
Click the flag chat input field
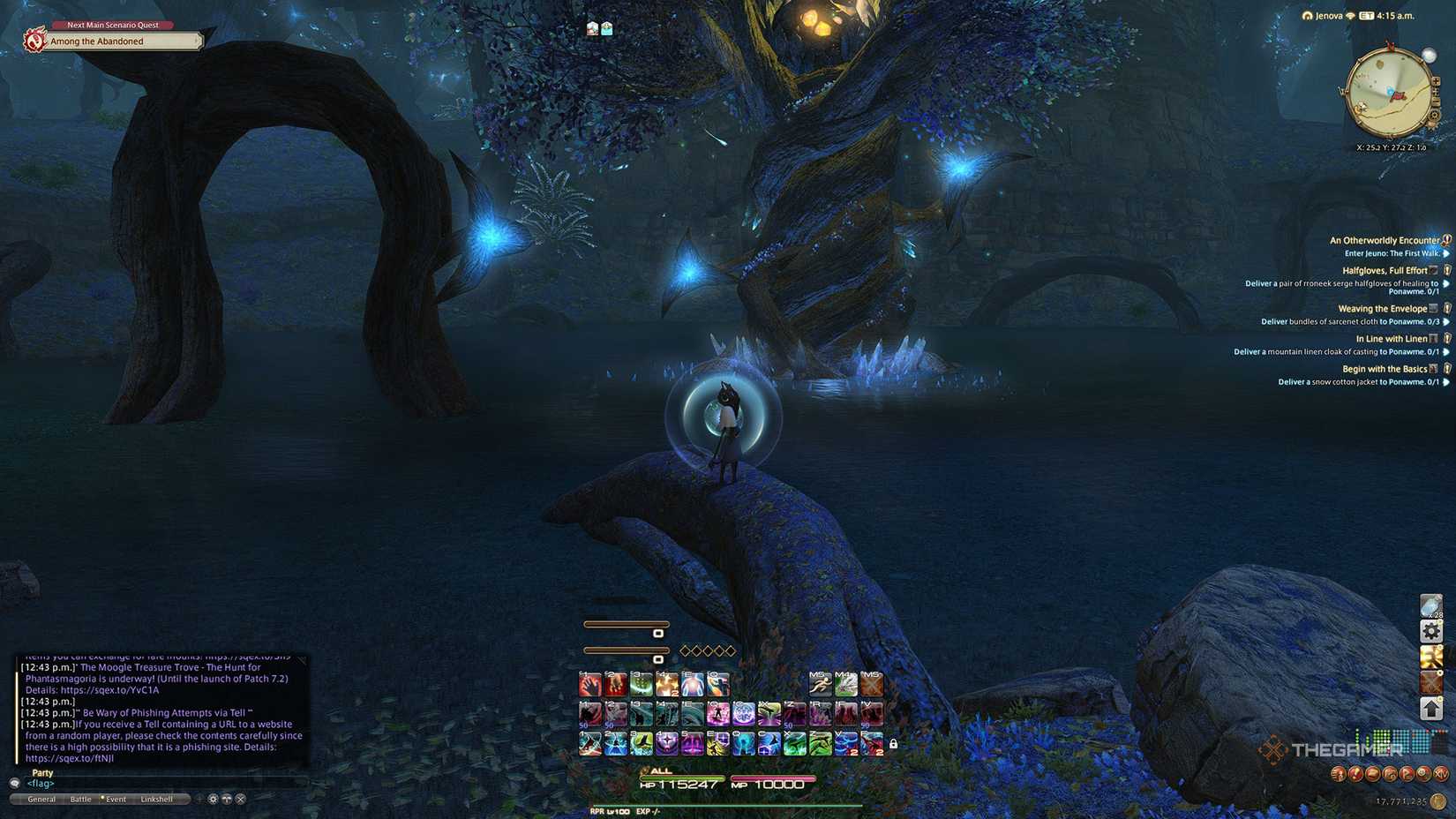pos(40,783)
